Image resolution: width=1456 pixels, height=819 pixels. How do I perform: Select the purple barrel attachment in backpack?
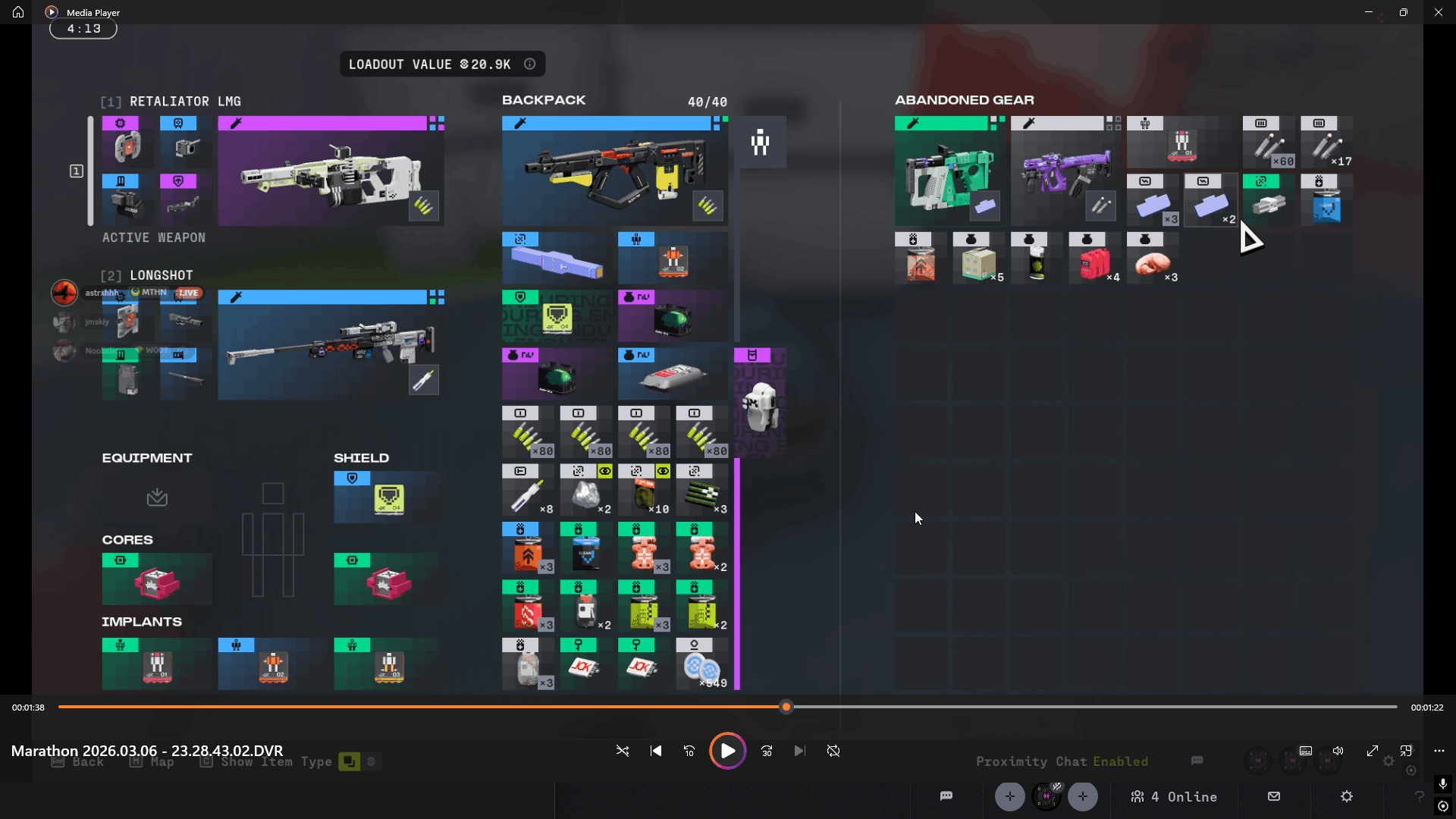coord(557,259)
